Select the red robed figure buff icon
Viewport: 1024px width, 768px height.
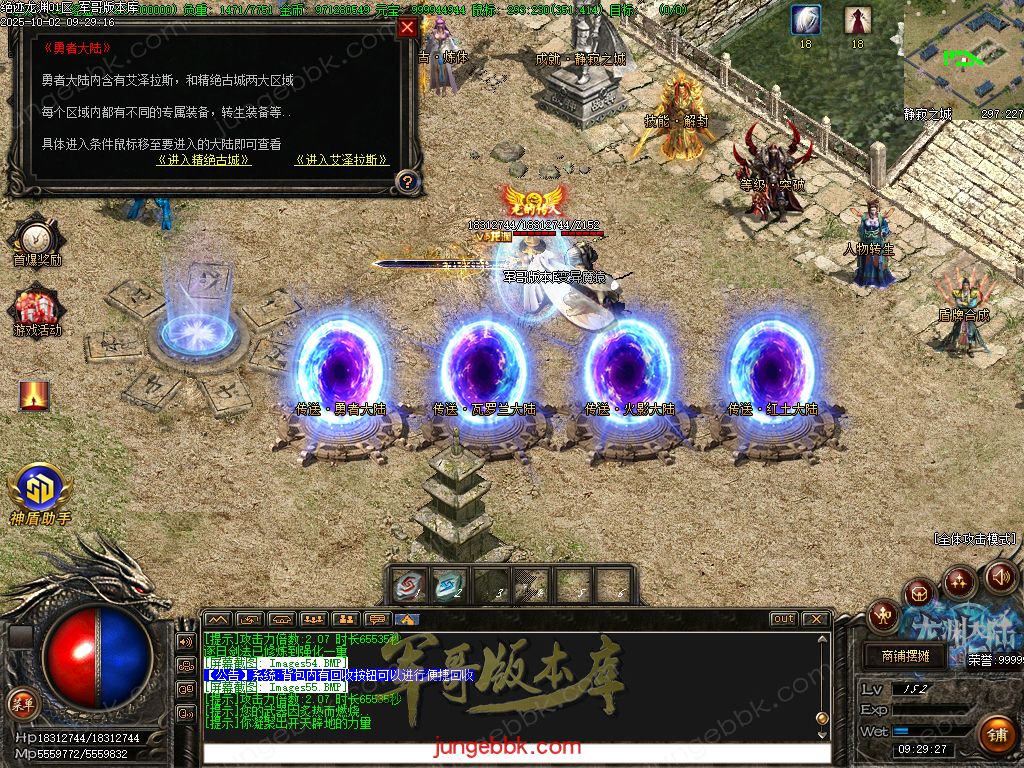click(857, 19)
